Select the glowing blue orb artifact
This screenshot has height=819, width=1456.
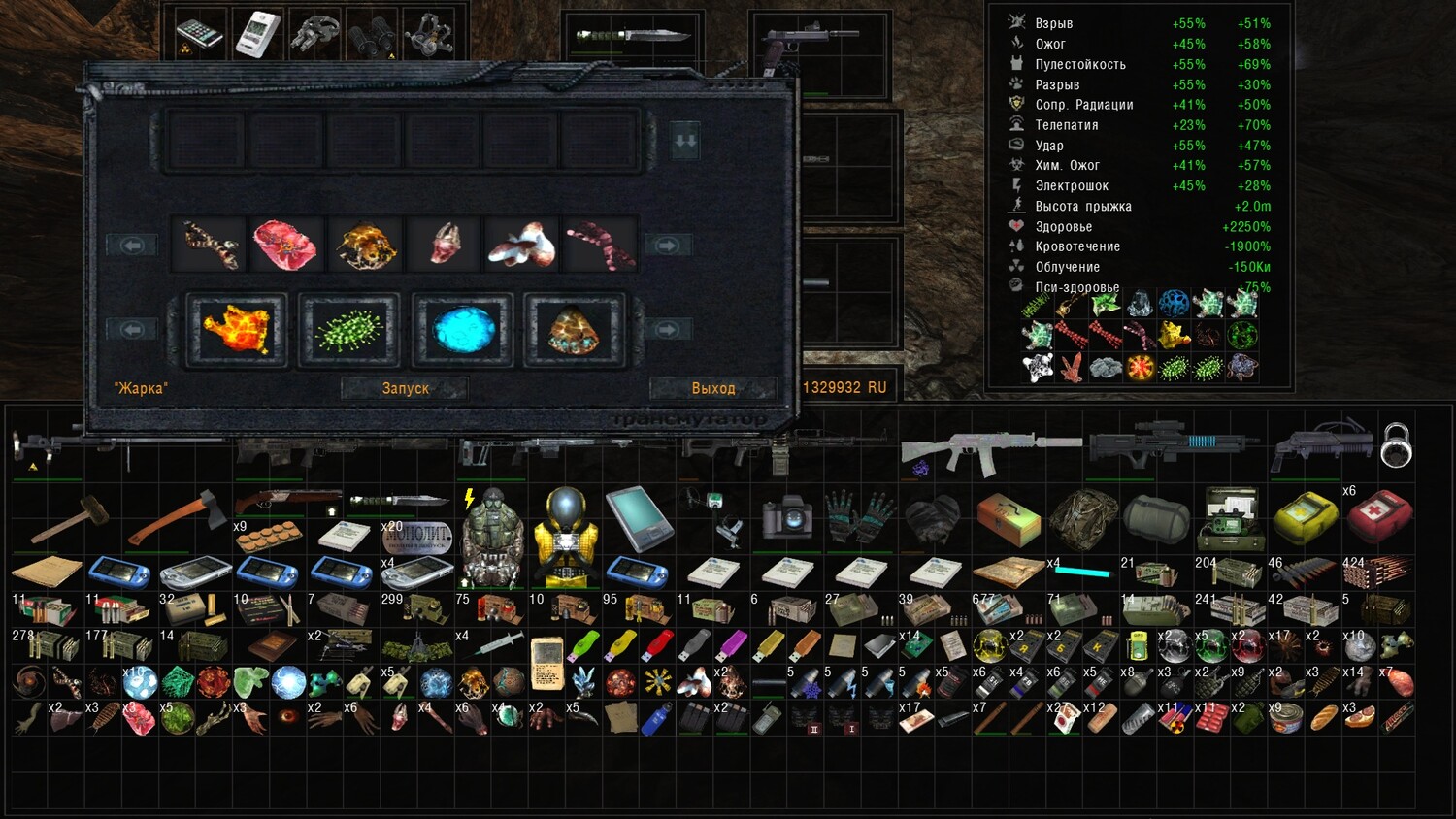462,330
